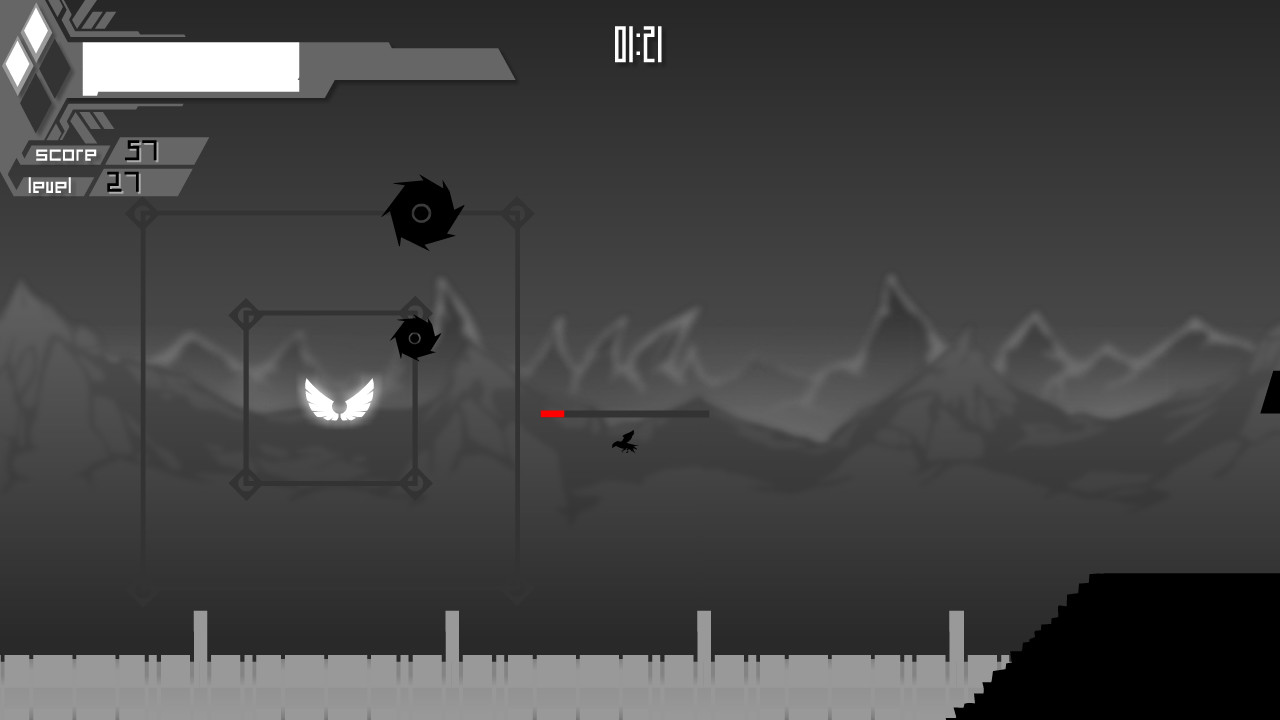This screenshot has width=1280, height=720.
Task: Select the level 27 label
Action: tap(85, 184)
